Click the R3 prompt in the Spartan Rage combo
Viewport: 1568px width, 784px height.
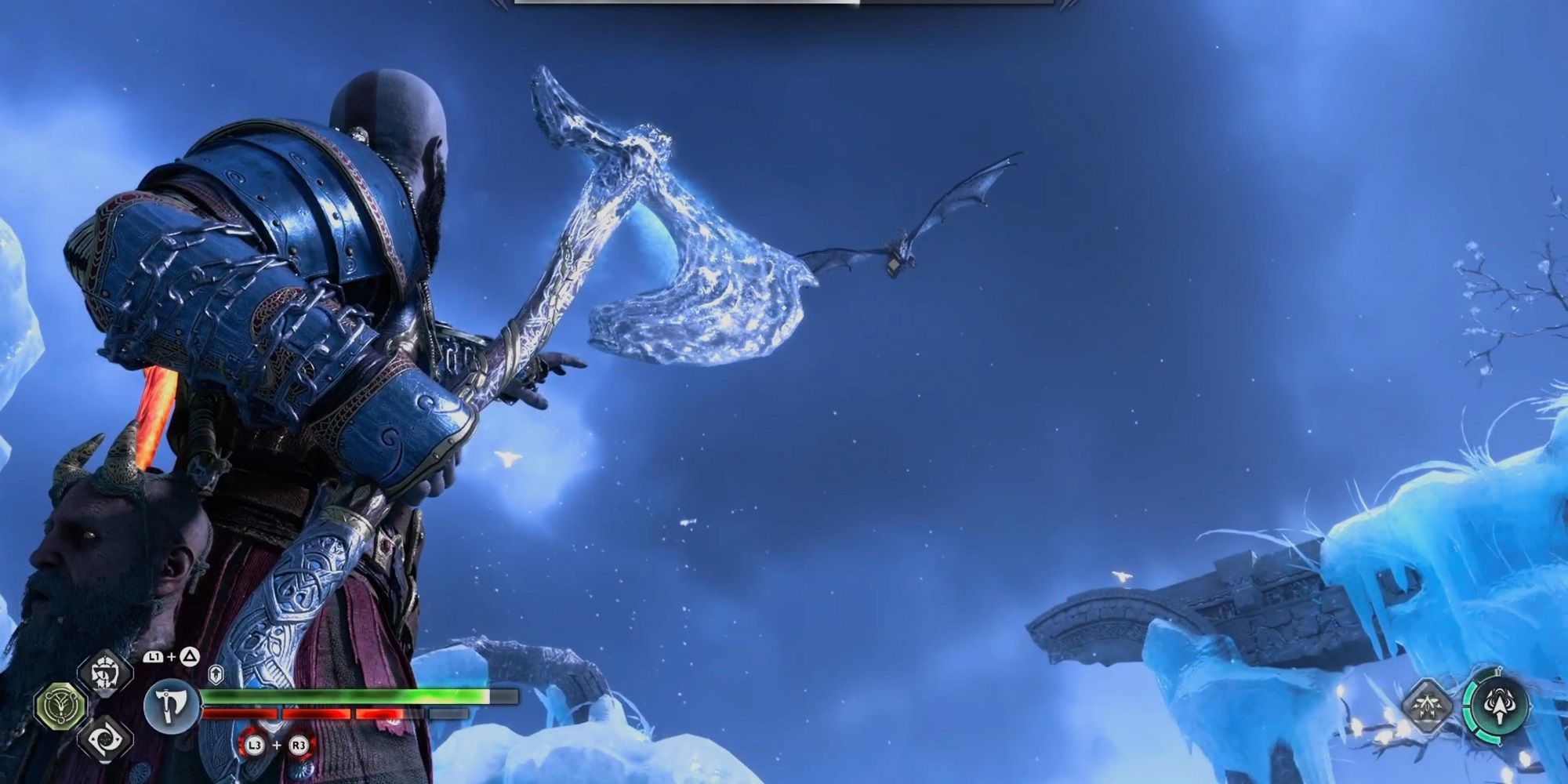pyautogui.click(x=299, y=746)
